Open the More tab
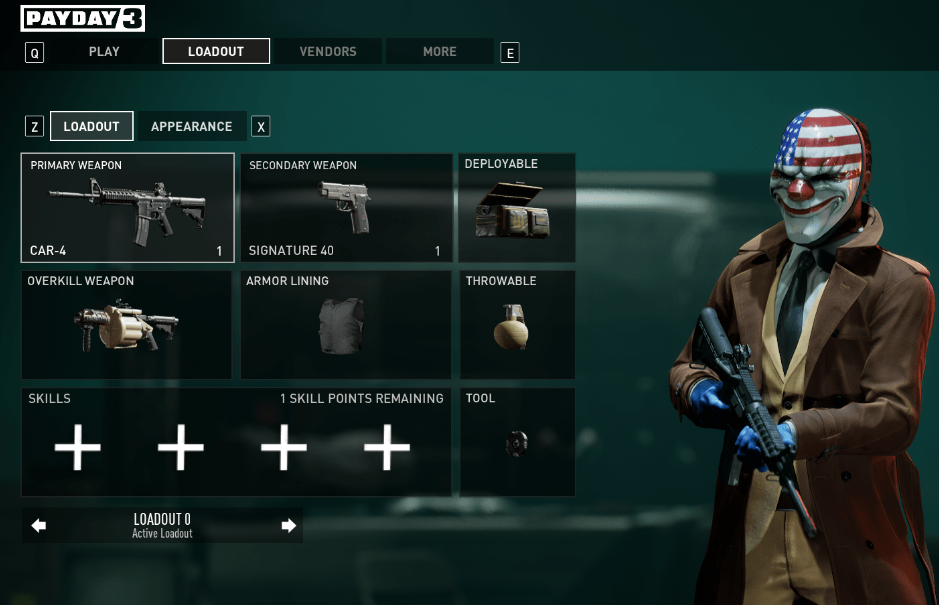Viewport: 939px width, 605px height. (x=440, y=51)
